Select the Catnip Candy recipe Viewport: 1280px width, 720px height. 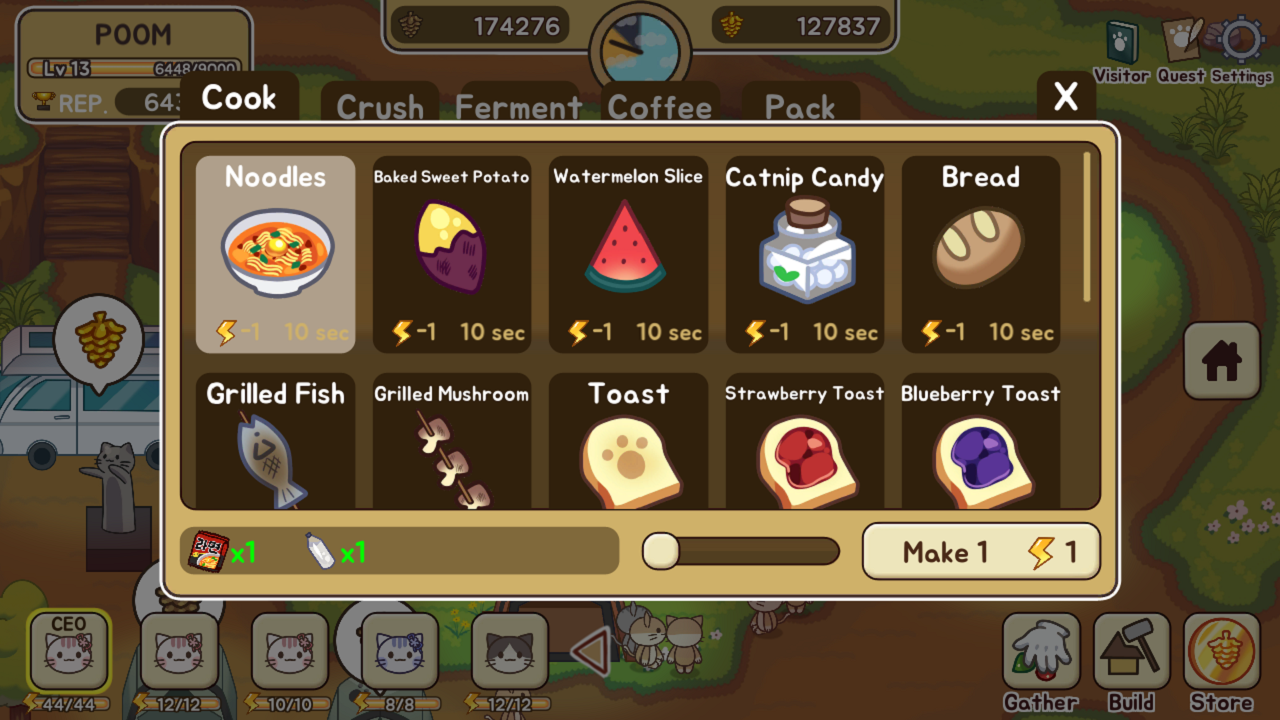805,254
